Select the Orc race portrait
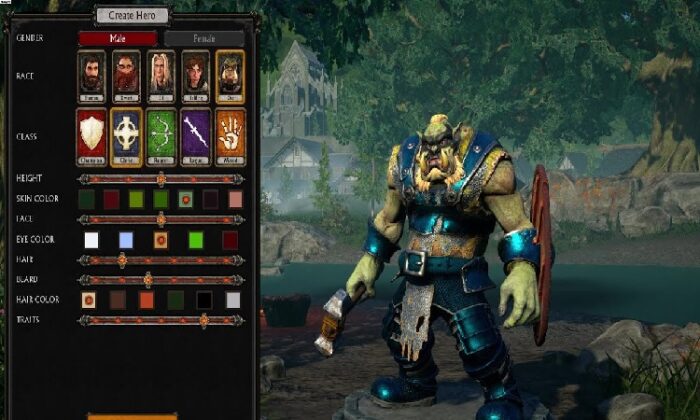700x420 pixels. pos(230,74)
